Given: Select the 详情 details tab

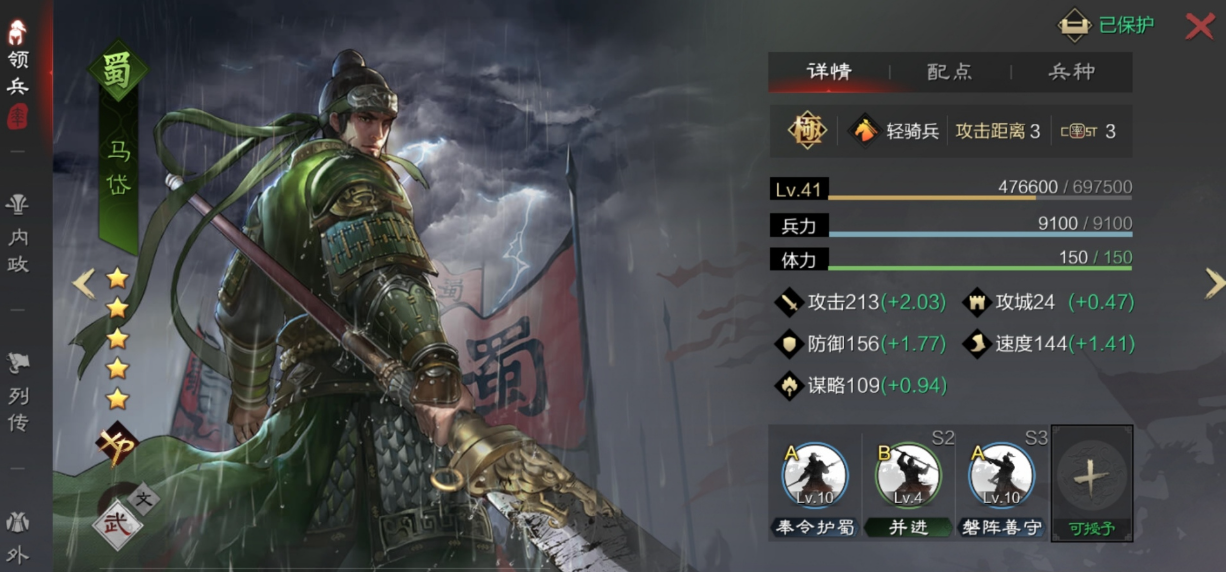Looking at the screenshot, I should [829, 72].
